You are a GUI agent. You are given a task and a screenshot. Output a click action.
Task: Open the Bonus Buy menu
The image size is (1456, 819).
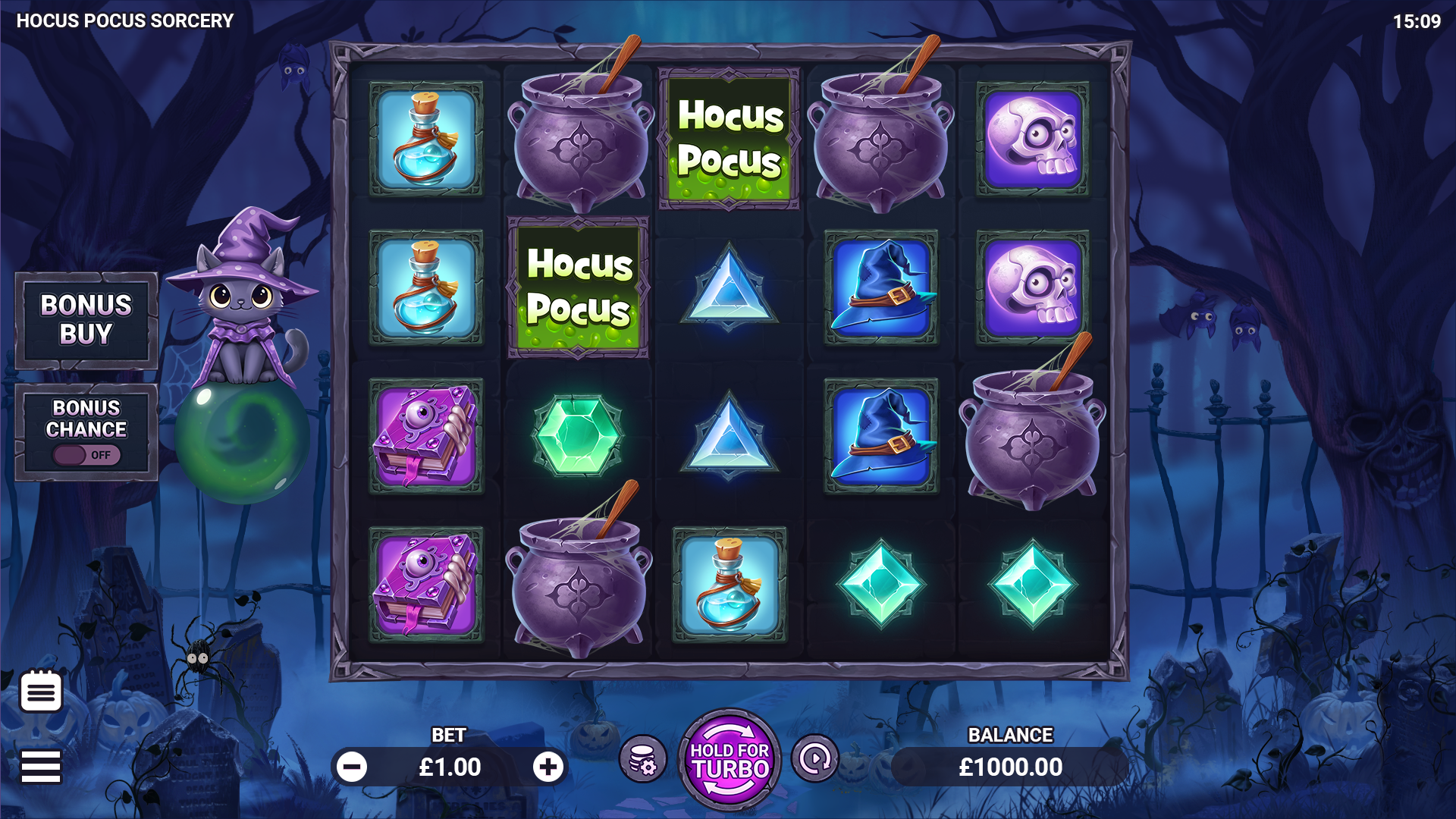86,320
